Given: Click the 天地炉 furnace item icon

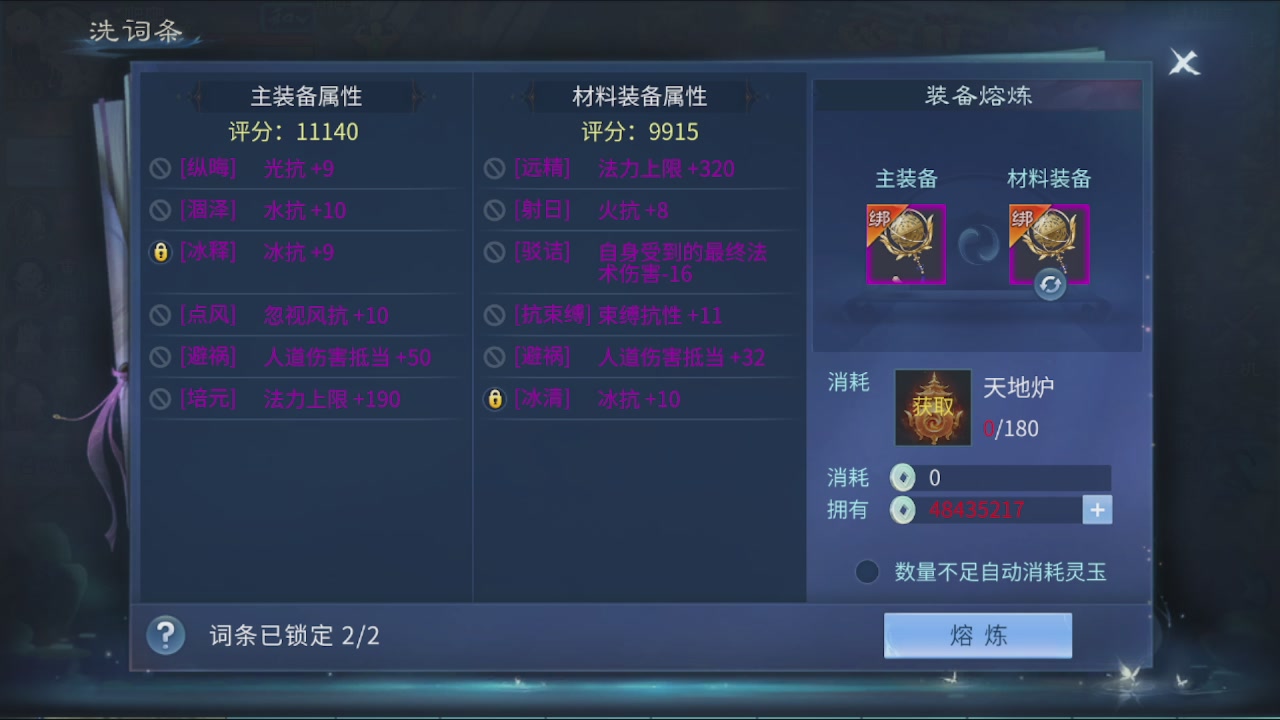Looking at the screenshot, I should [x=932, y=407].
